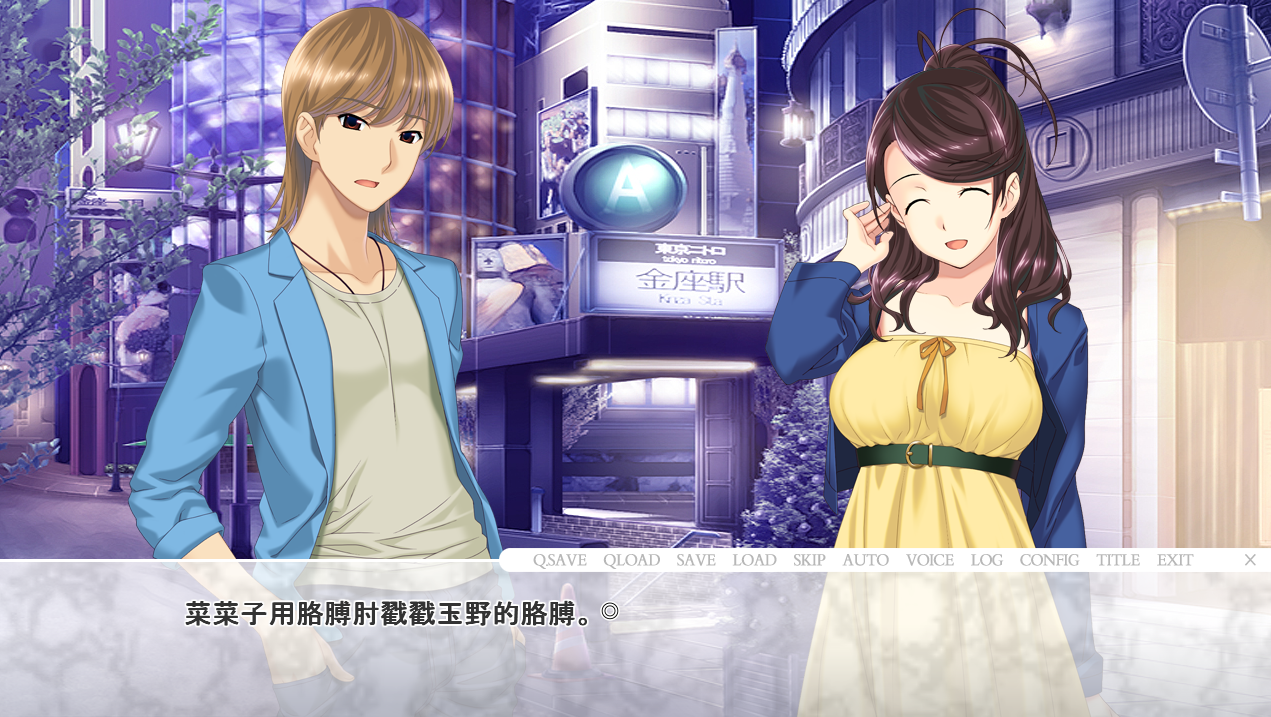Show the dialogue LOG
This screenshot has width=1271, height=717.
(986, 560)
